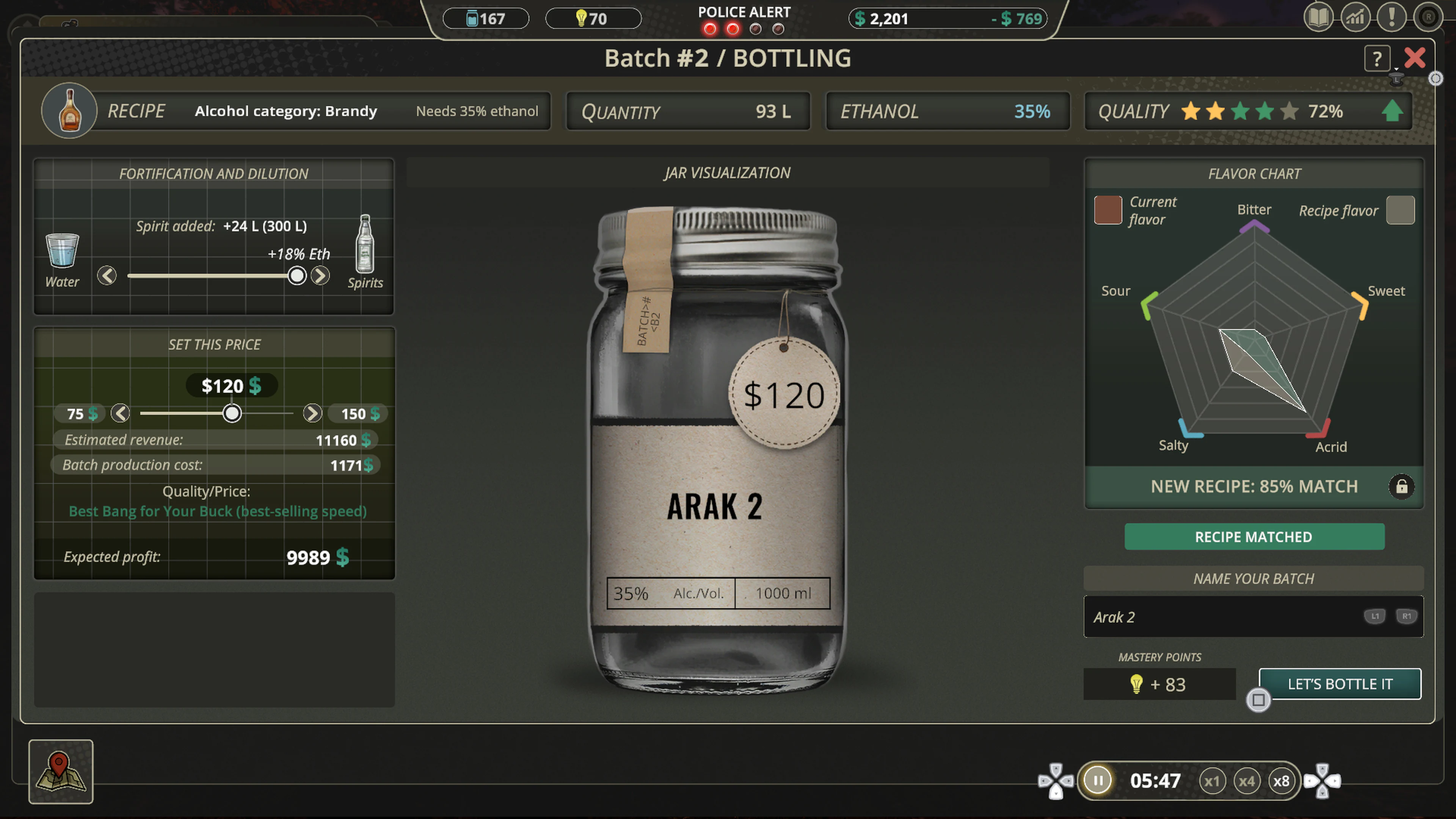
Task: Select x8 game speed
Action: point(1282,781)
